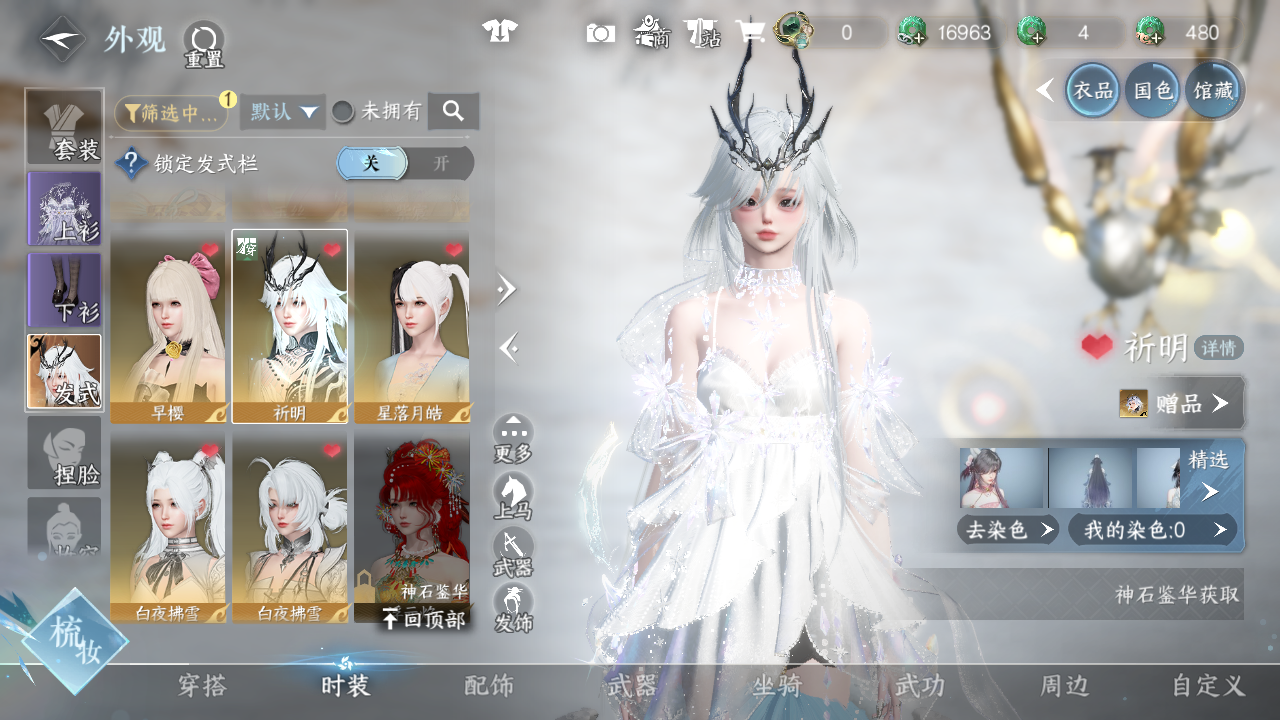The height and width of the screenshot is (720, 1280).
Task: Open 祈明 details via 详情
Action: tap(1218, 348)
